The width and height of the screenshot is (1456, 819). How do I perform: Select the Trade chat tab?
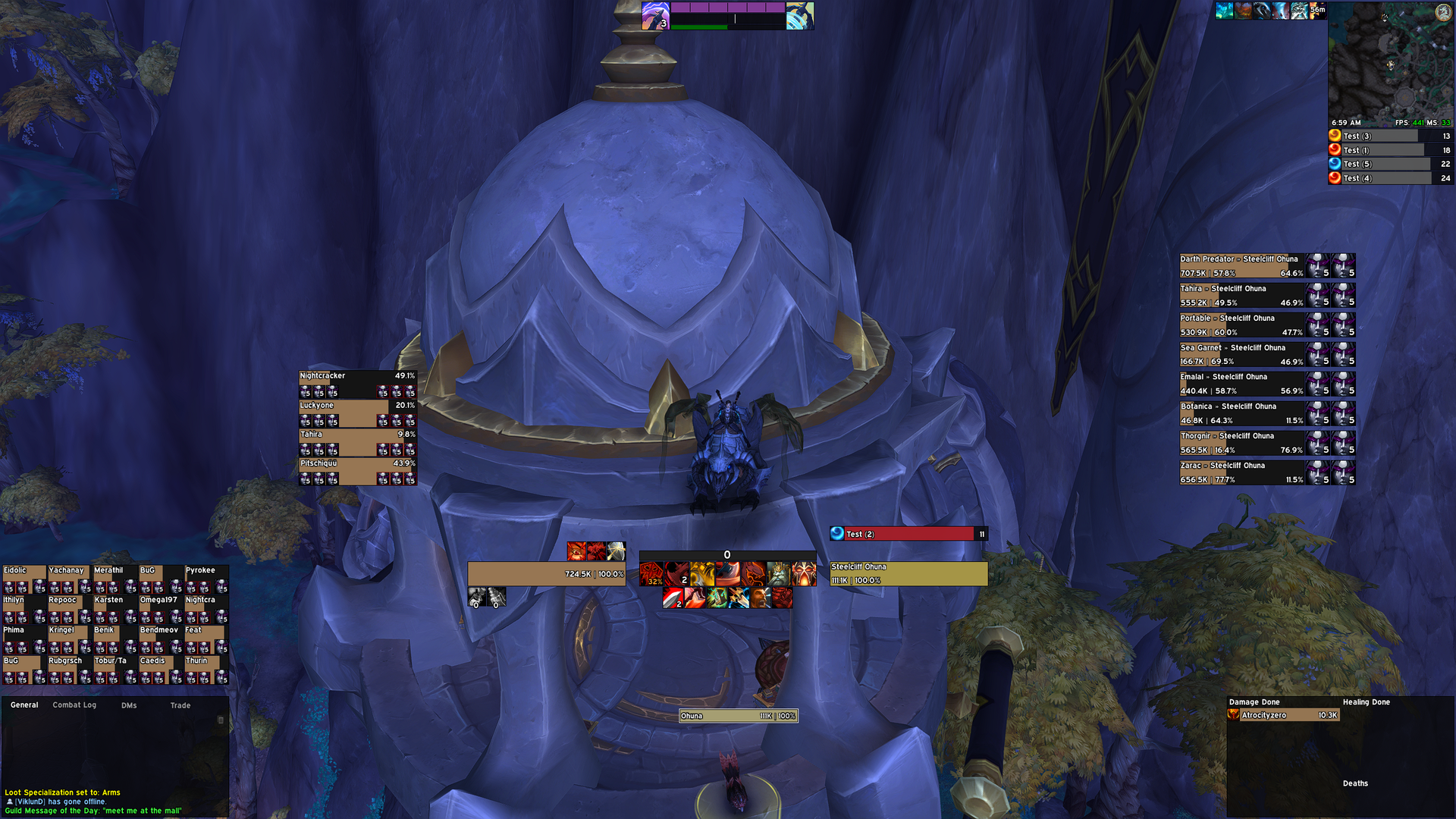[180, 705]
